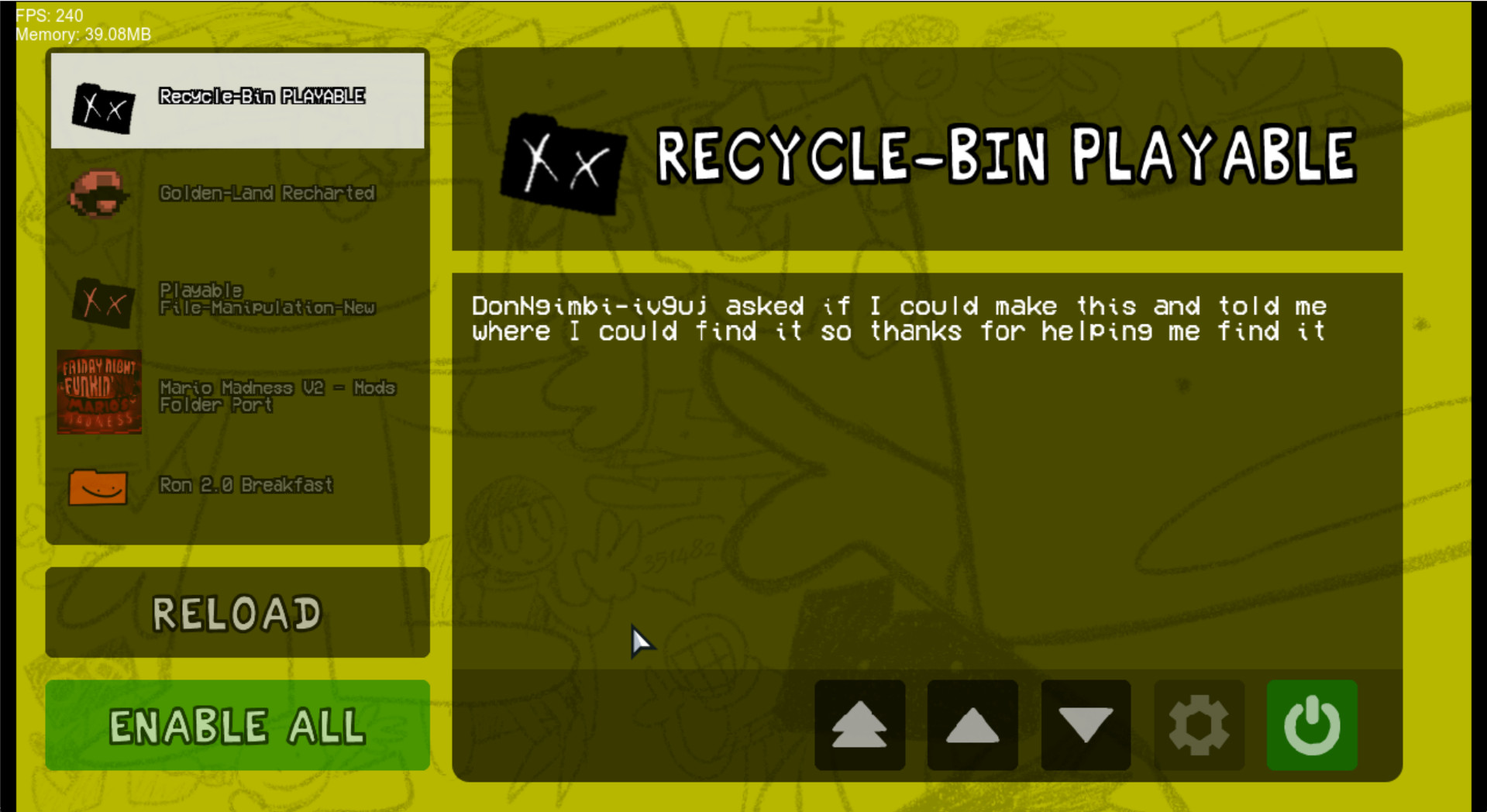Image resolution: width=1487 pixels, height=812 pixels.
Task: Click the up arrow to move mod higher
Action: (x=972, y=724)
